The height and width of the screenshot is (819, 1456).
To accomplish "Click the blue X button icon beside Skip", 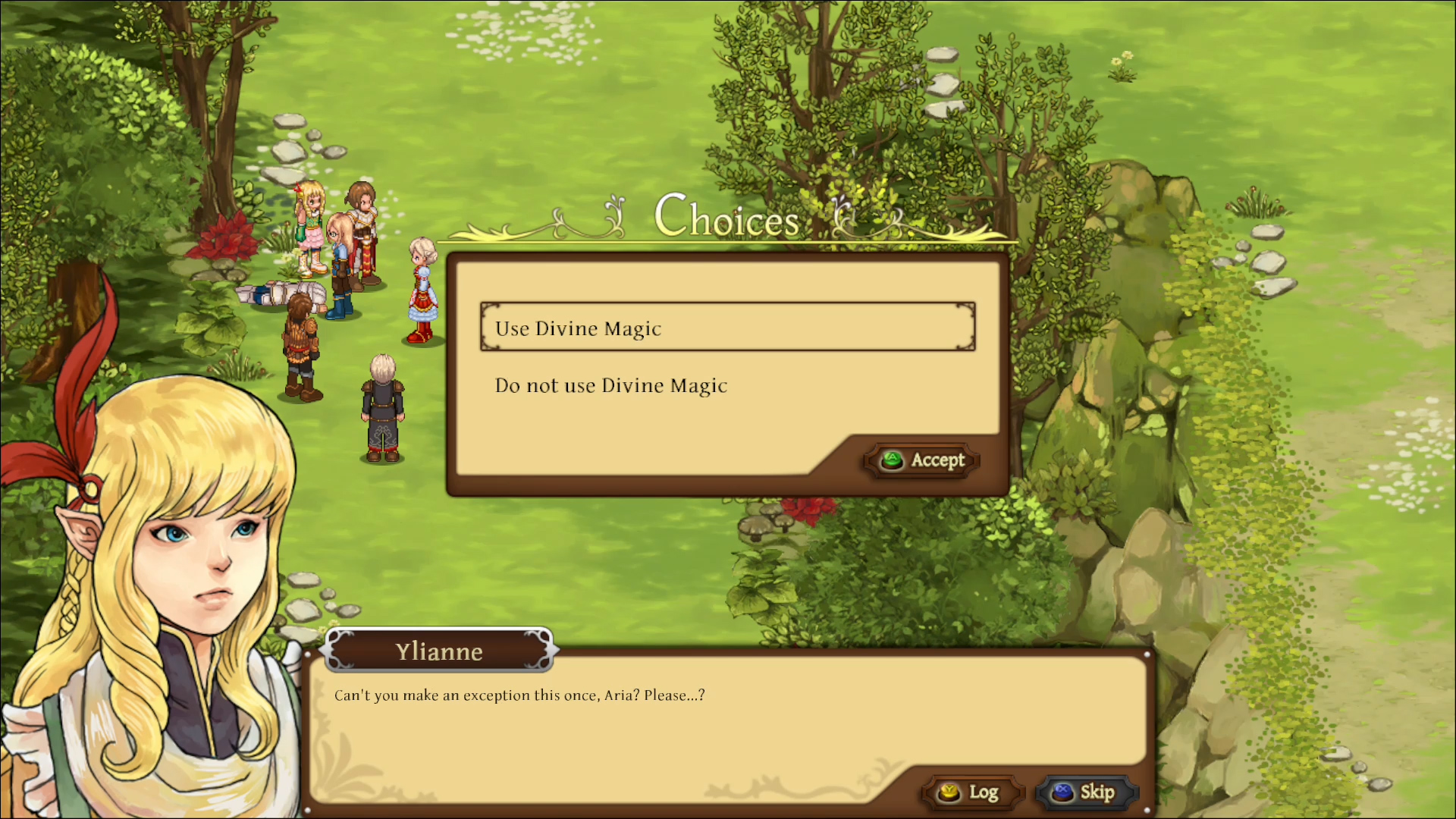I will (x=1063, y=792).
